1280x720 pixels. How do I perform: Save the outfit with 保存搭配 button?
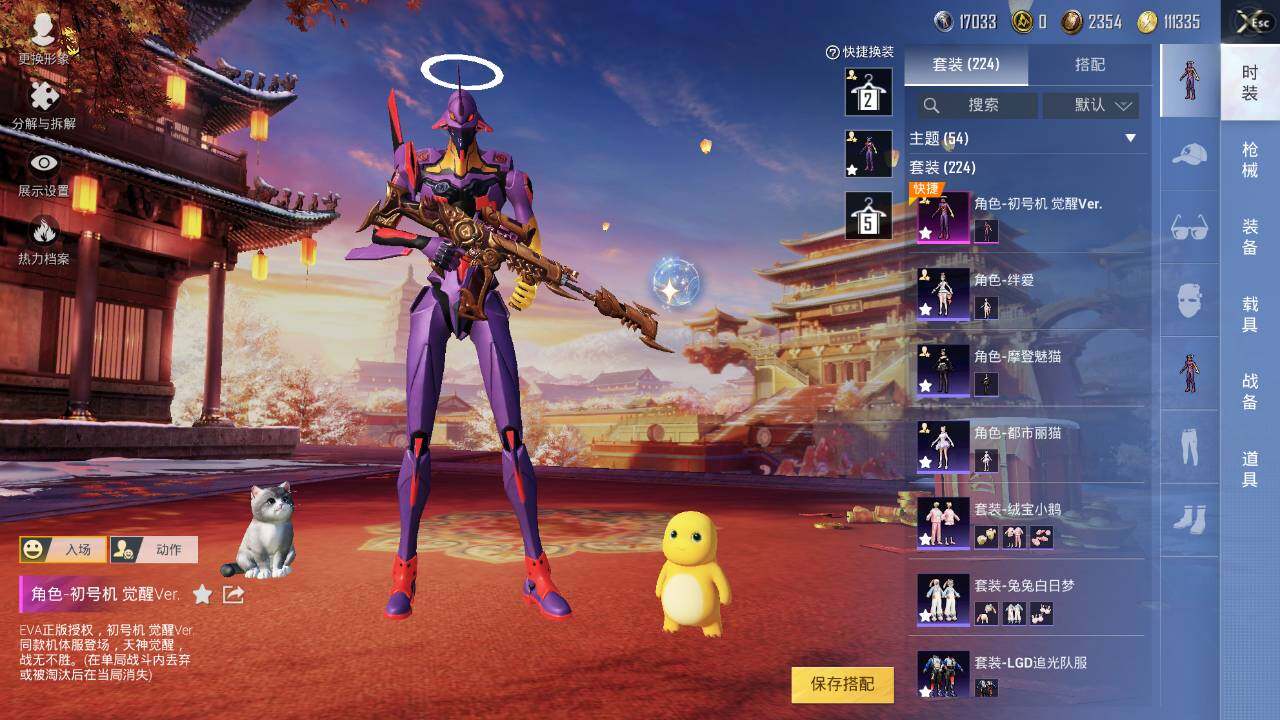[x=842, y=684]
